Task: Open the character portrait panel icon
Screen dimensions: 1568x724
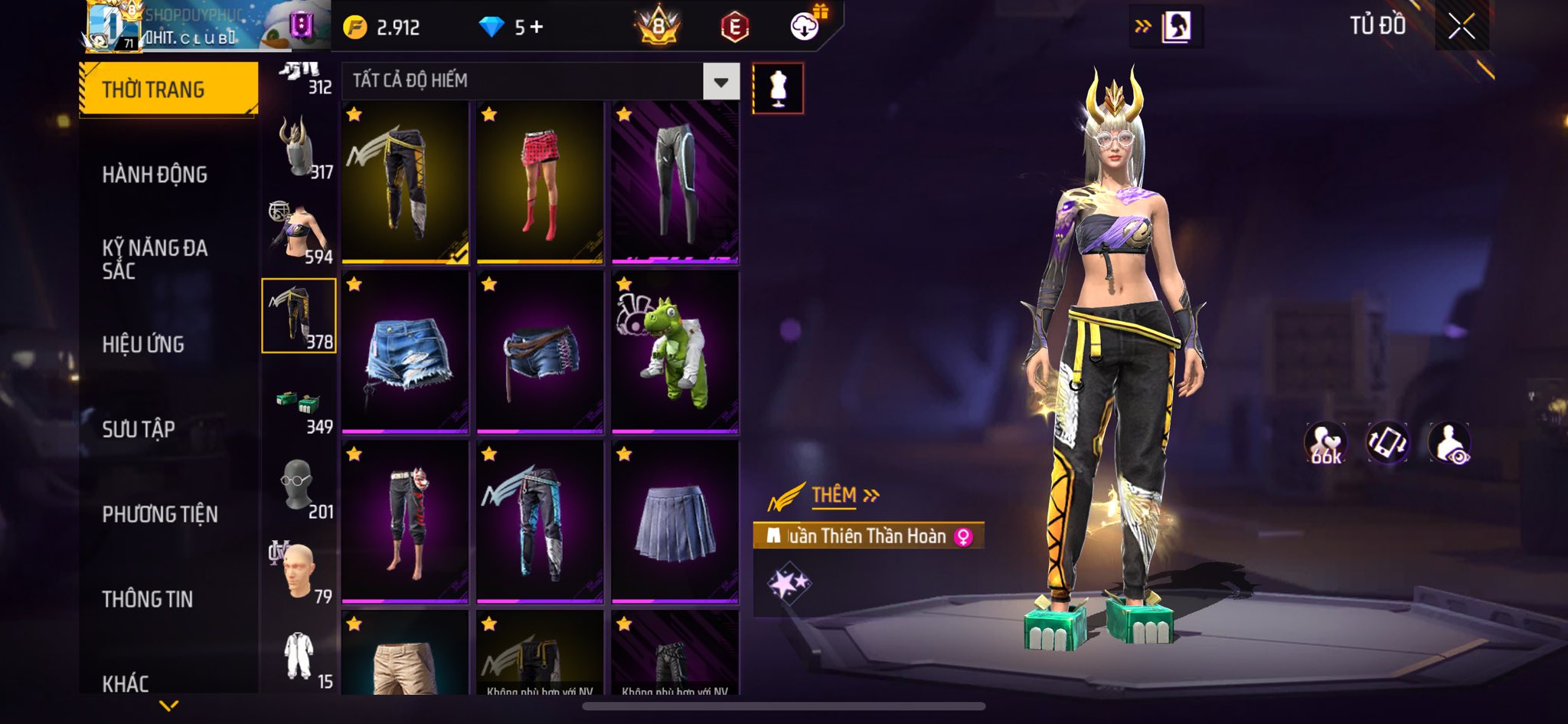Action: click(1176, 28)
